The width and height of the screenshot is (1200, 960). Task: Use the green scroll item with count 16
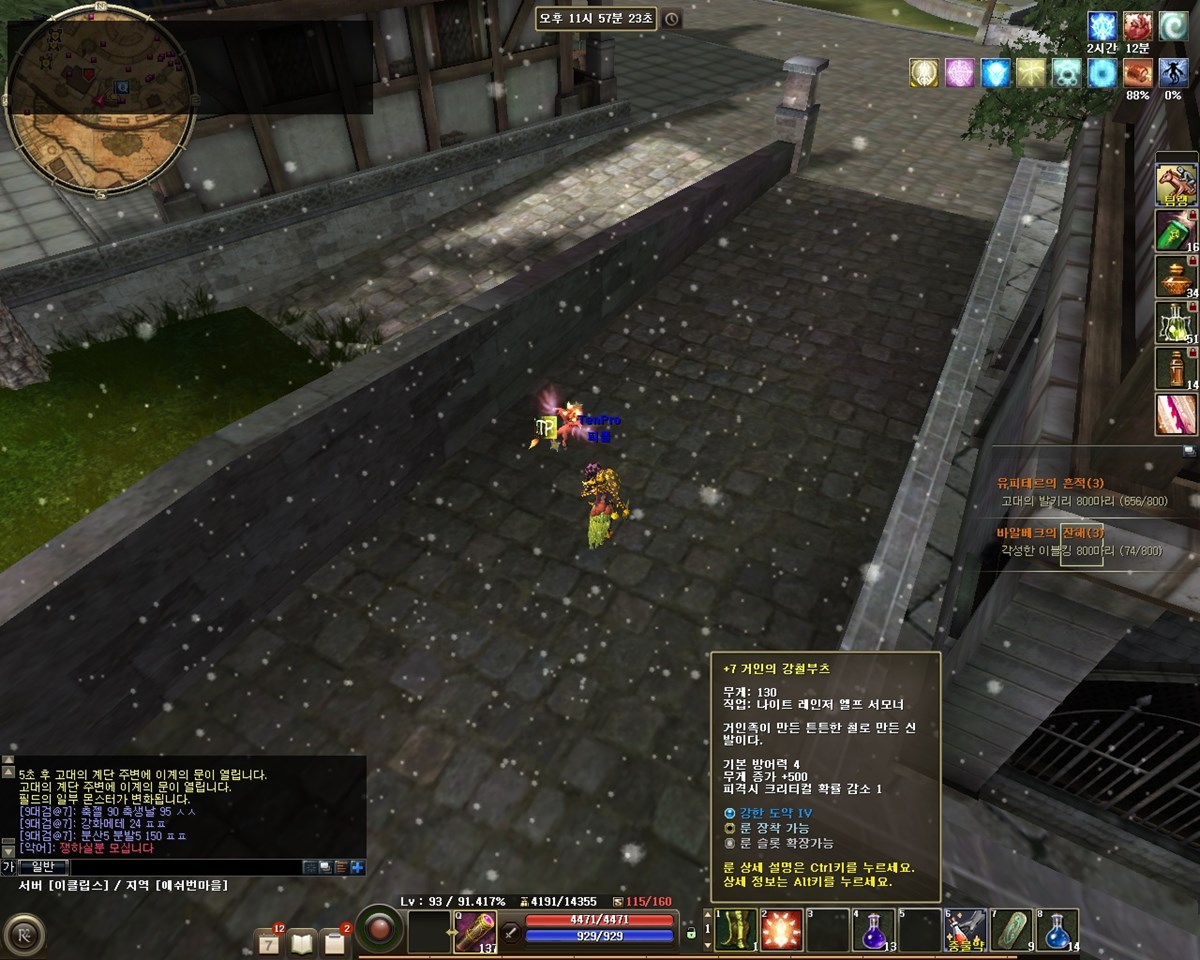pos(1177,232)
